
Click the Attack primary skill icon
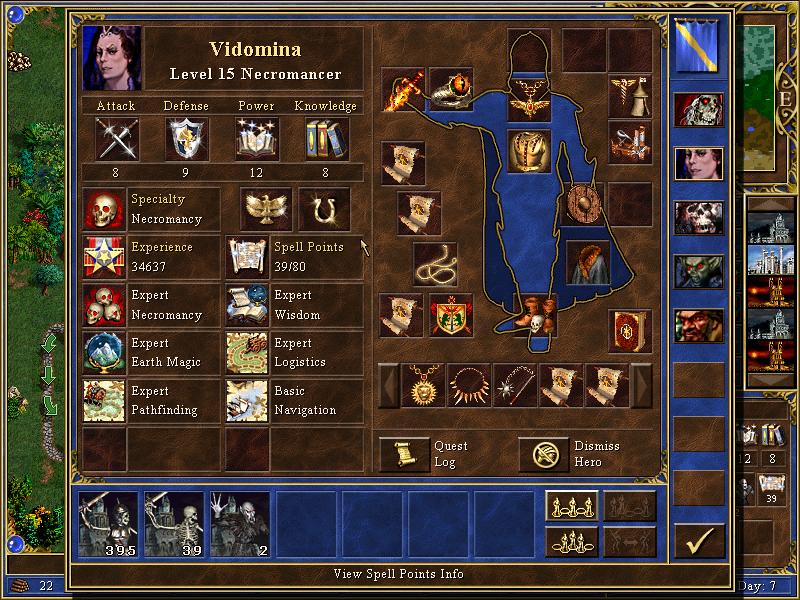116,138
